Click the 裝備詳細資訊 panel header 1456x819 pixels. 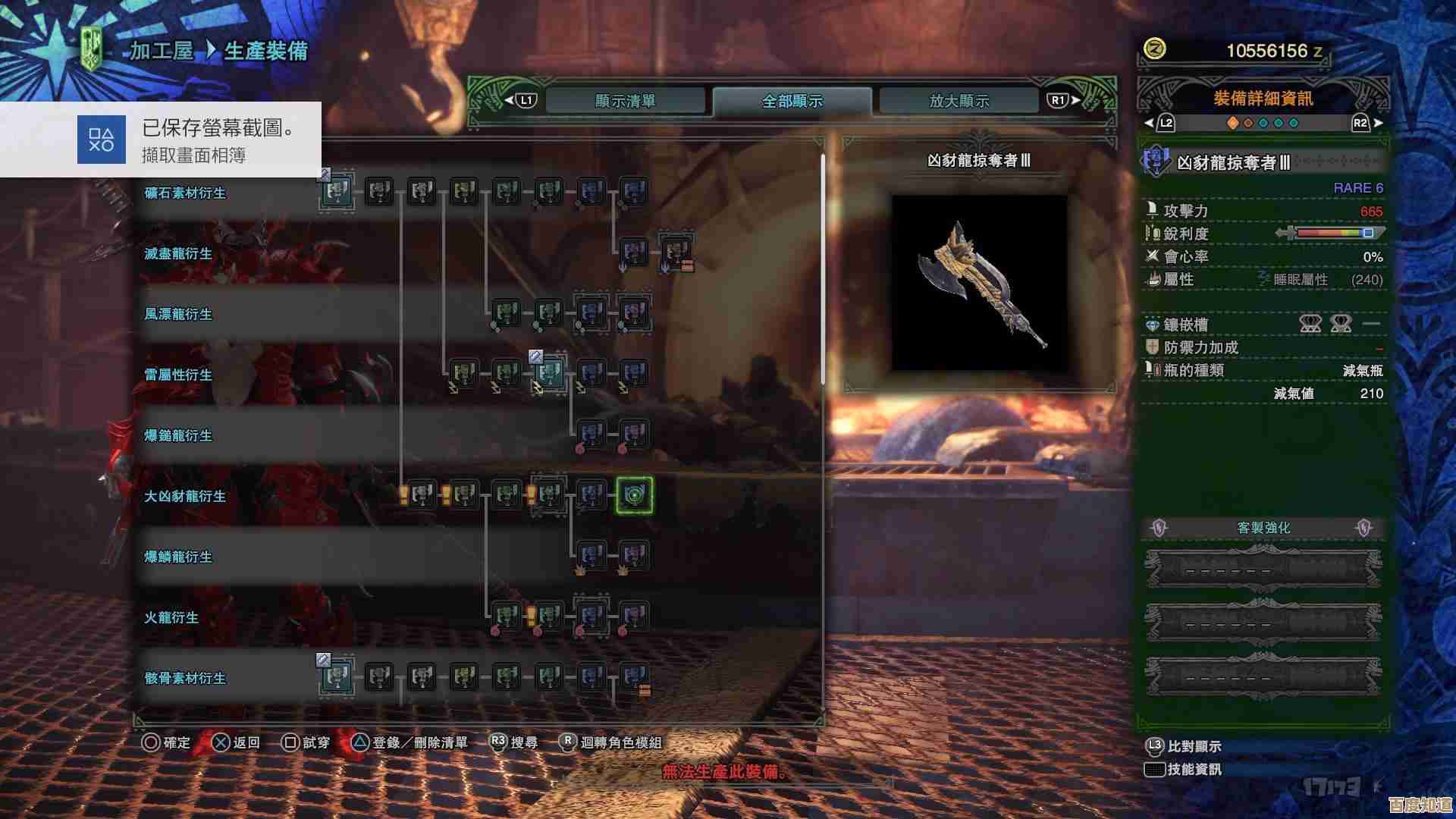[1263, 99]
